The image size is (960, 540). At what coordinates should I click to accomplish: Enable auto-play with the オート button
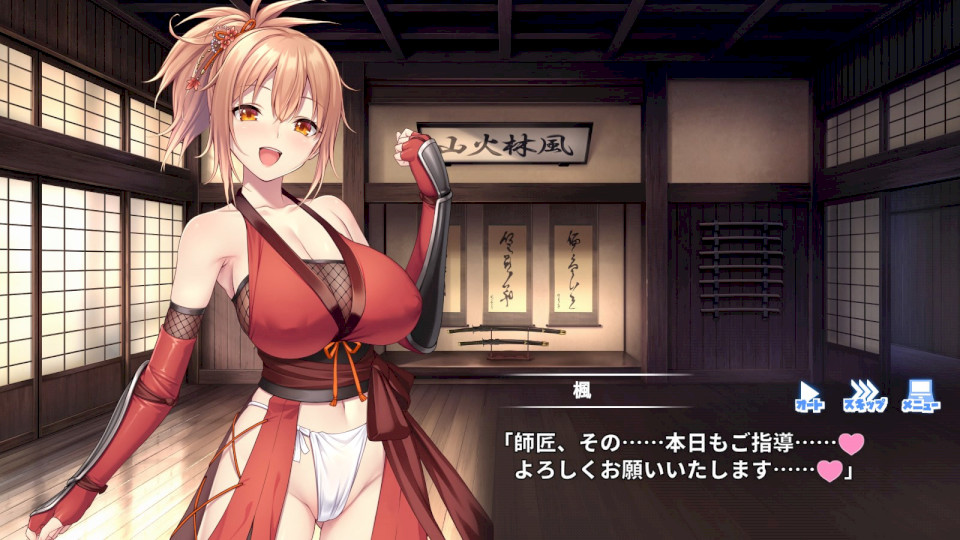(x=810, y=394)
